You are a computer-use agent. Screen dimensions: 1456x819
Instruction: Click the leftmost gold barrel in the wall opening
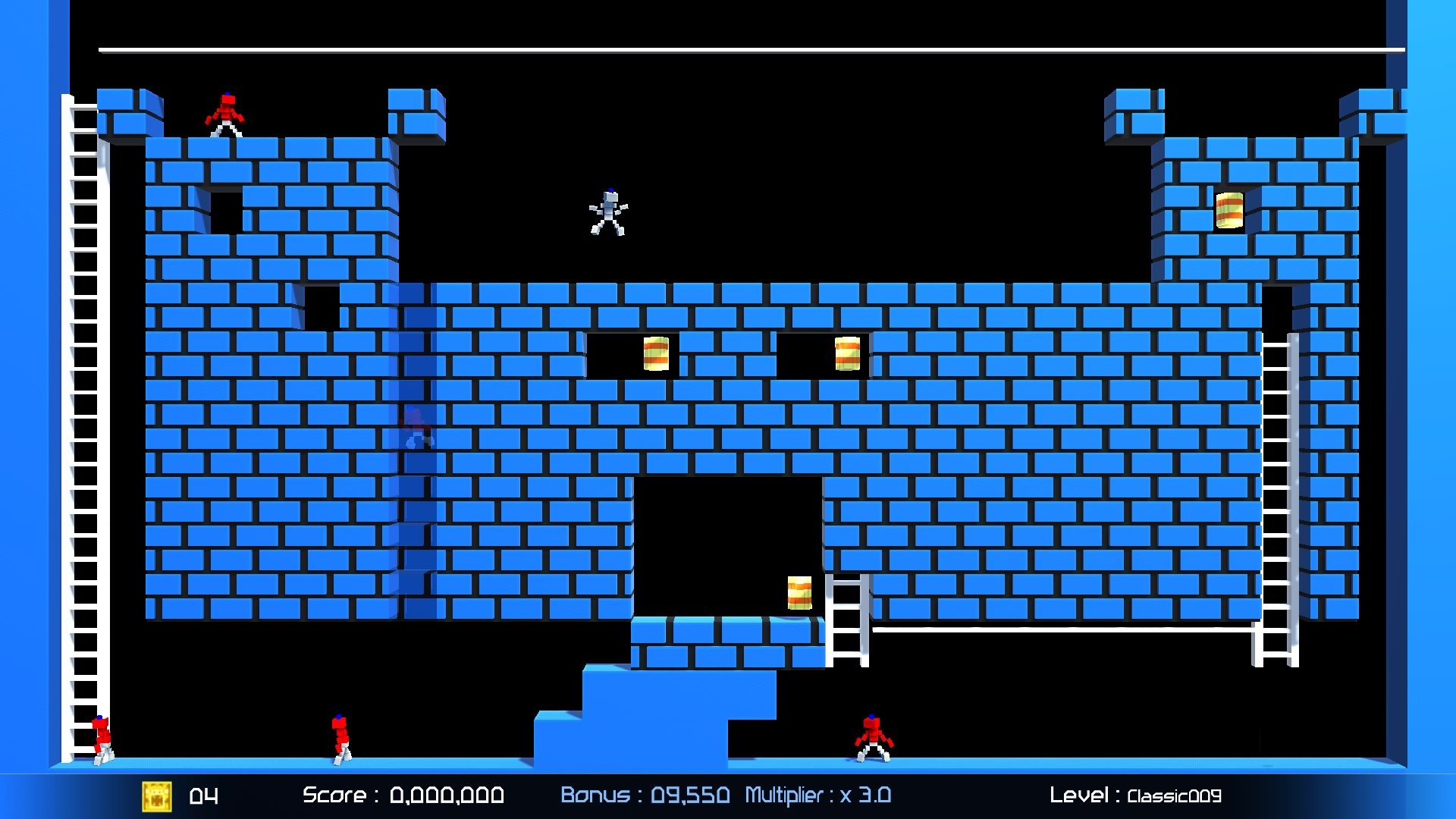point(655,354)
